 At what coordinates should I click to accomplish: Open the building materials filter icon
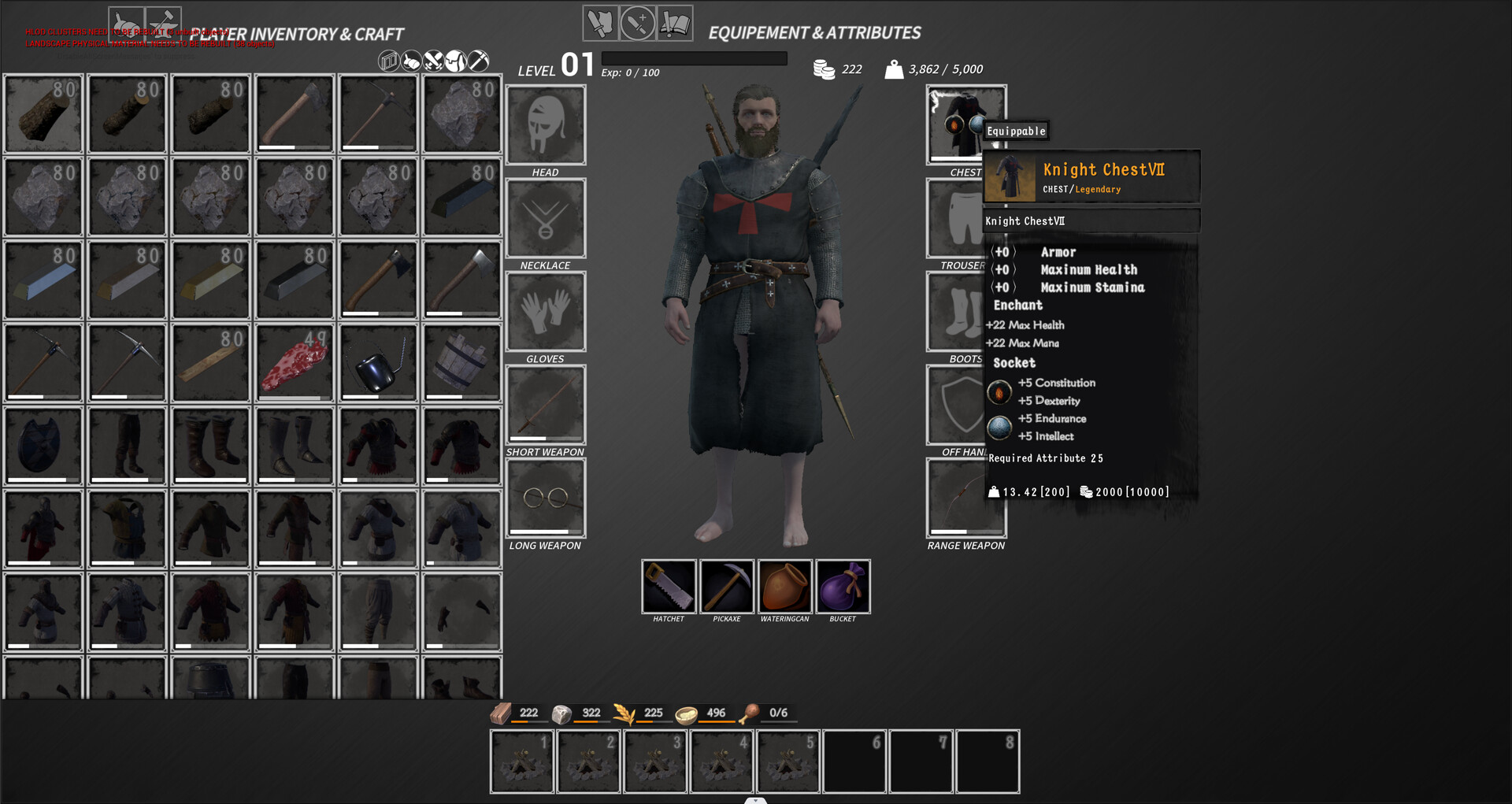pos(387,61)
